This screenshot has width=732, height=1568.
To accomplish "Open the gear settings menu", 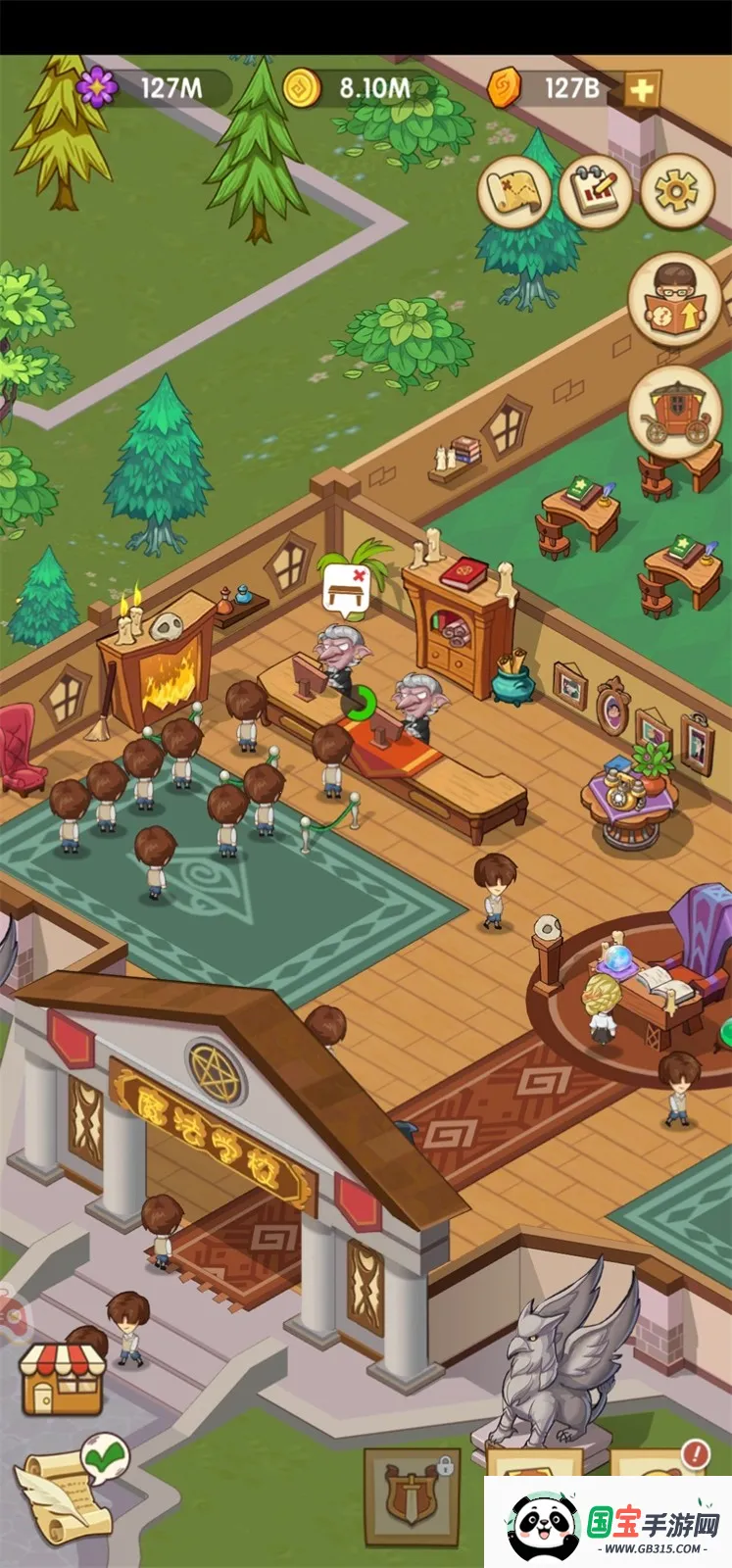I will [676, 190].
